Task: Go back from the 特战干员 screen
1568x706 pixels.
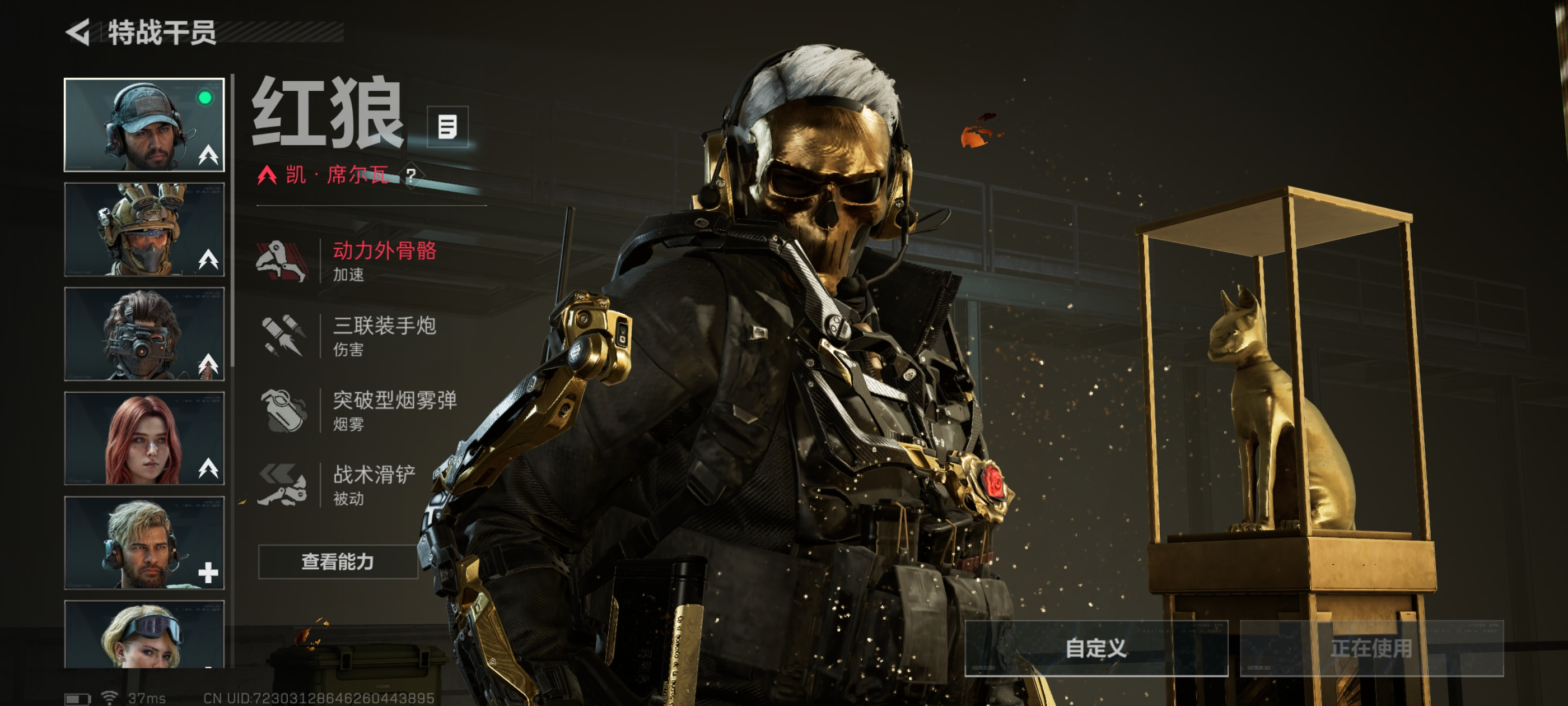Action: (x=78, y=32)
